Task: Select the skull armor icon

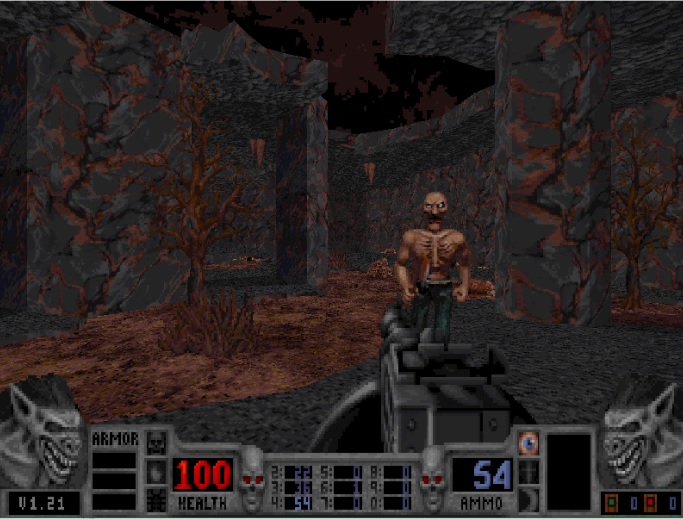Action: (155, 442)
